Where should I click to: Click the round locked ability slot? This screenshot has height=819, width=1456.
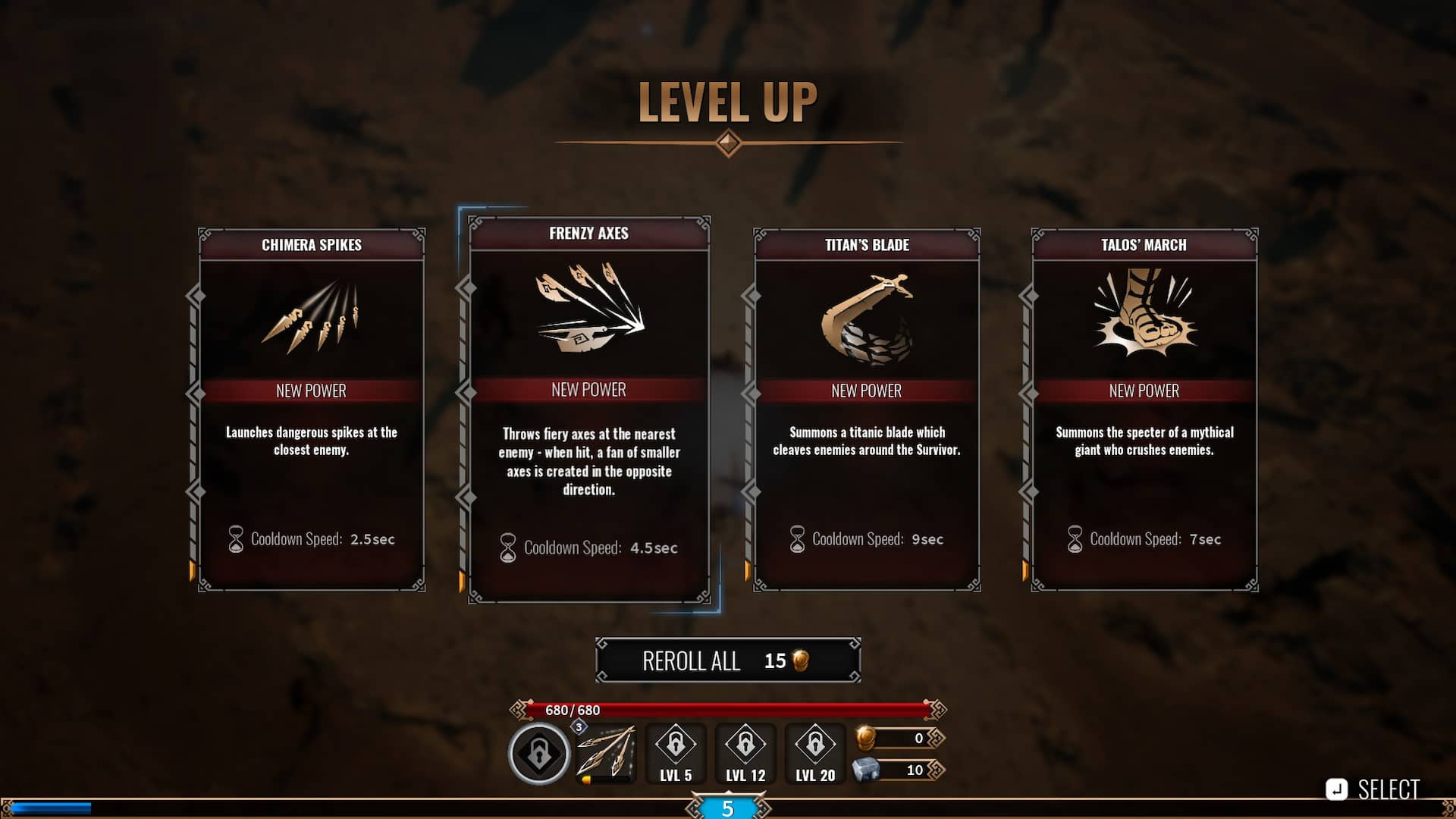tap(539, 754)
